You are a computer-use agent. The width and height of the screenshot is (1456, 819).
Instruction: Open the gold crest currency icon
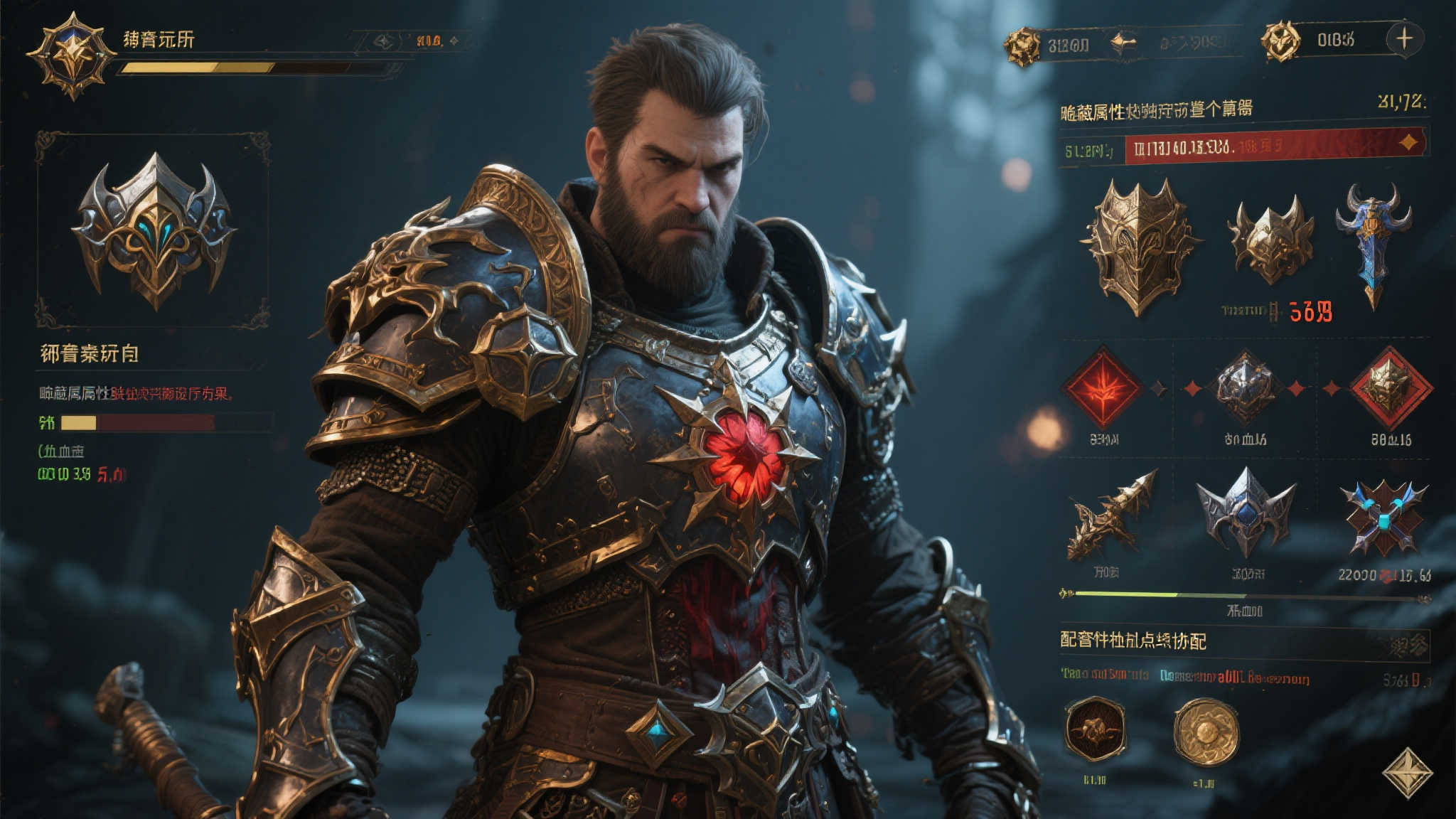[x=1022, y=47]
